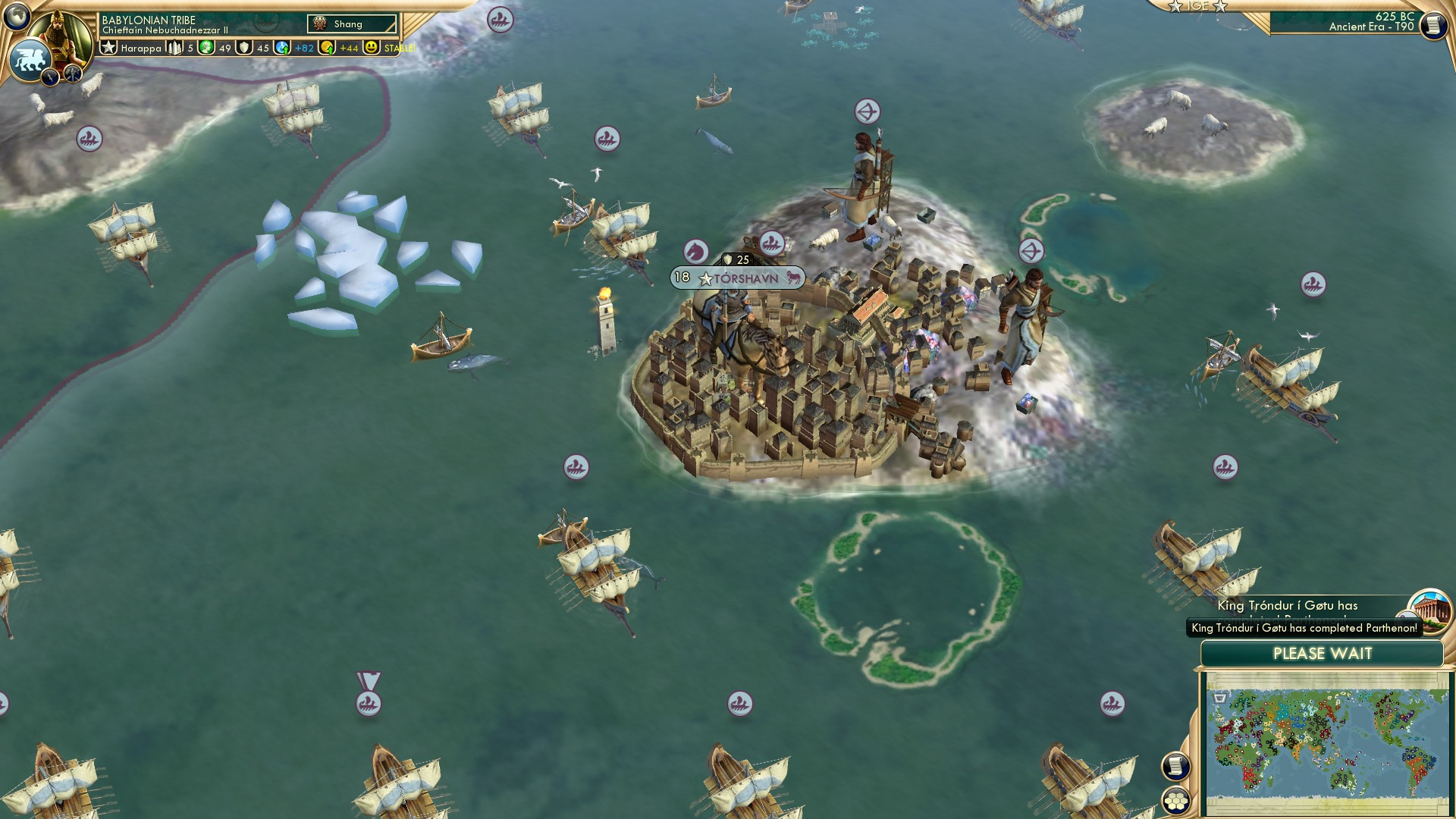Click the gold income +44 coin icon
The height and width of the screenshot is (819, 1456).
[x=328, y=49]
